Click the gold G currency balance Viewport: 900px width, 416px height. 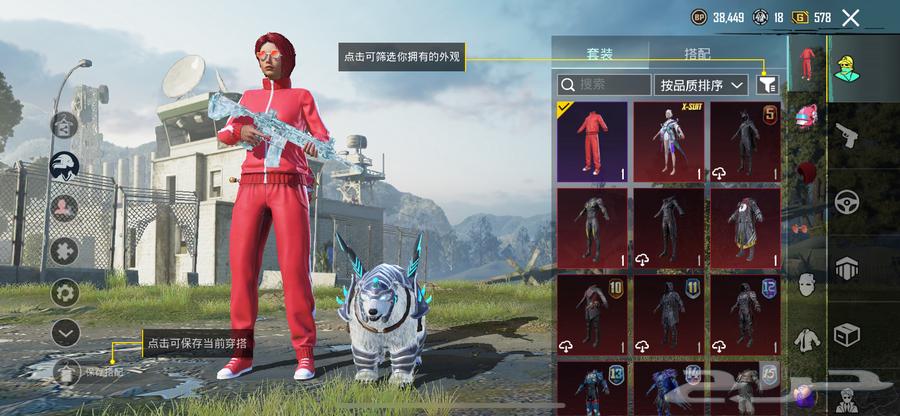(811, 17)
